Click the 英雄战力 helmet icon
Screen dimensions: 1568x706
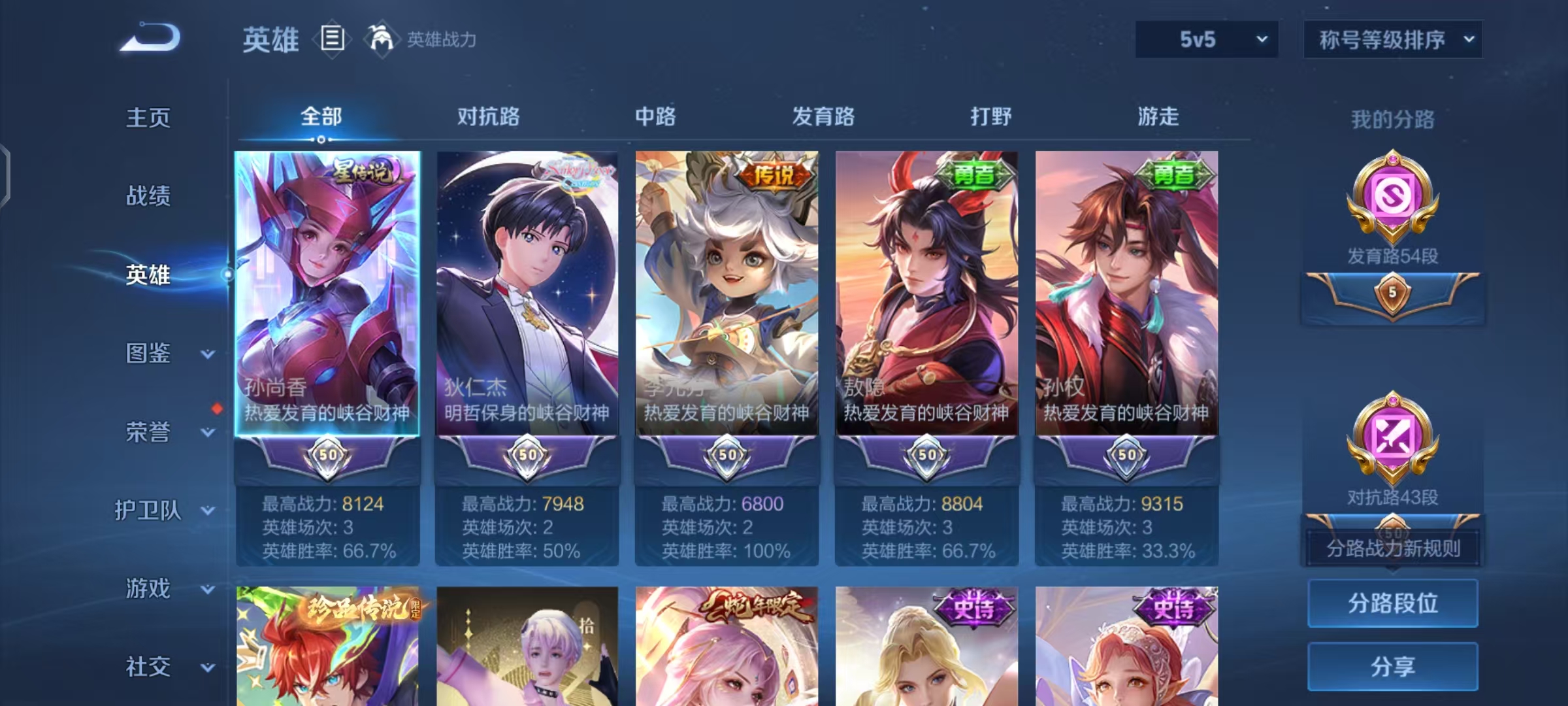click(378, 39)
